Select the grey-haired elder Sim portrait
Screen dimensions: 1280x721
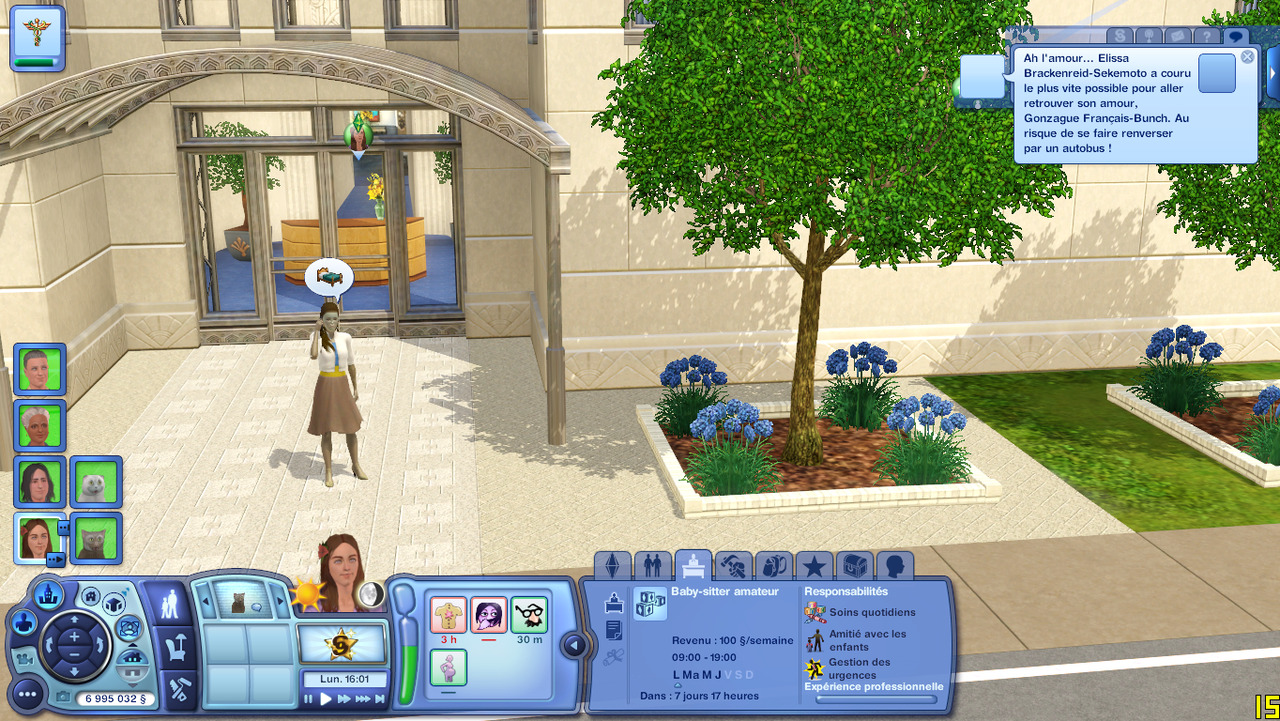(40, 426)
